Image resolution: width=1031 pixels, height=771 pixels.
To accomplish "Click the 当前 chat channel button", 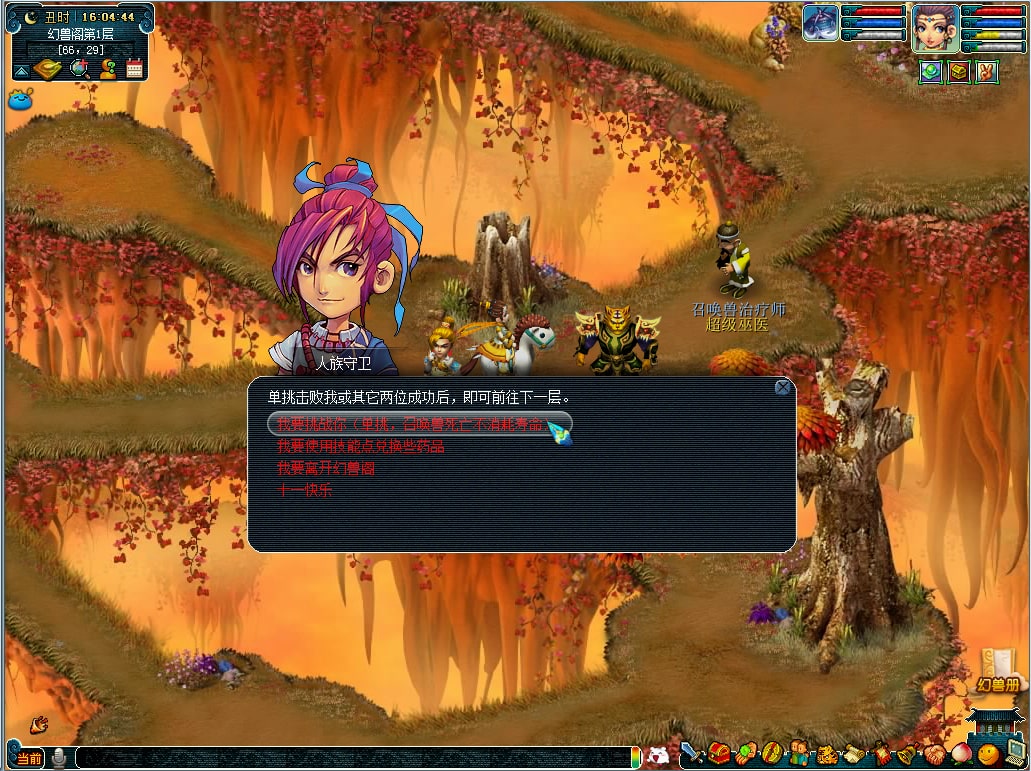I will point(28,758).
